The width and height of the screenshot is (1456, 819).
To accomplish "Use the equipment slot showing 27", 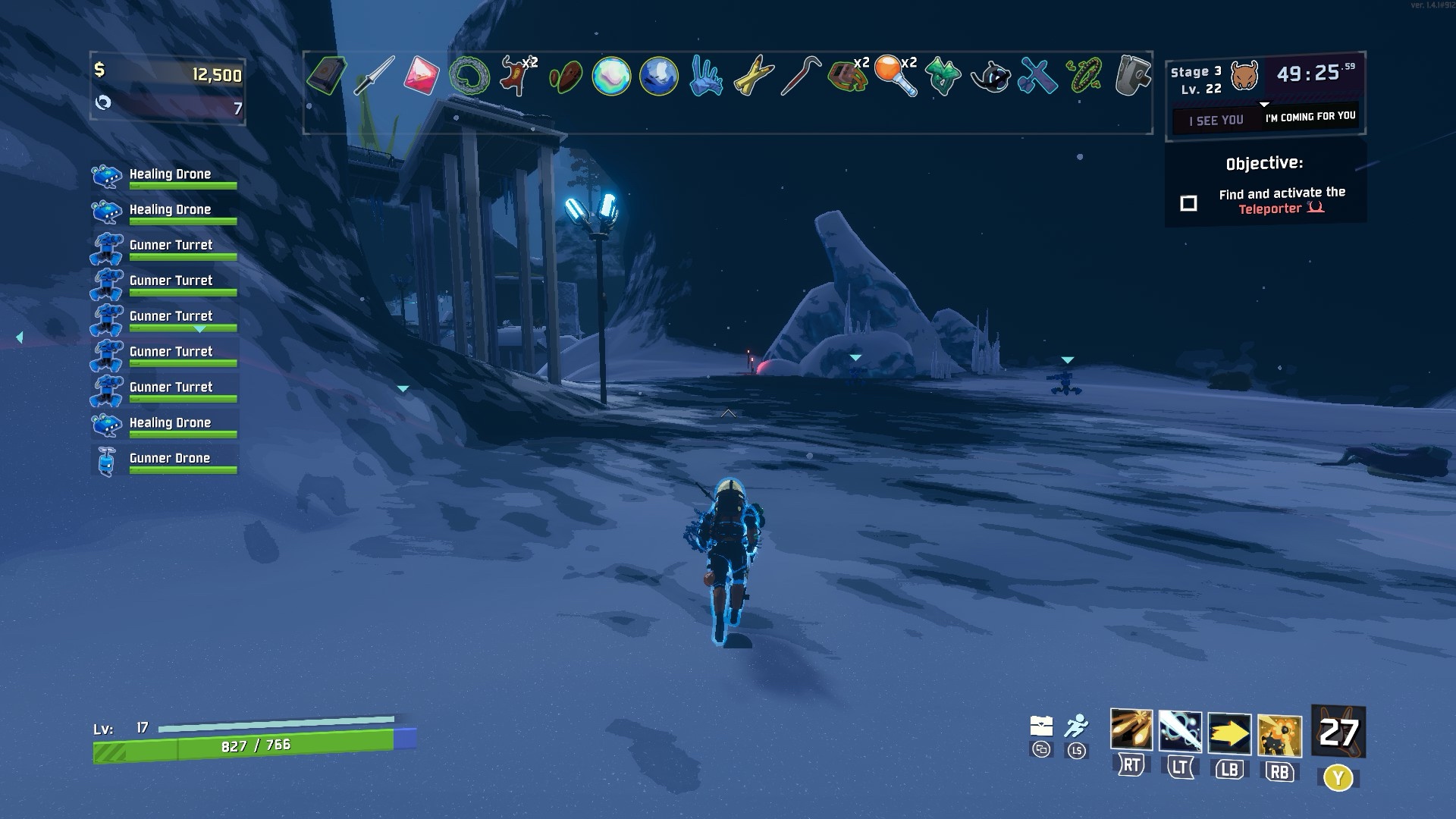I will tap(1338, 732).
